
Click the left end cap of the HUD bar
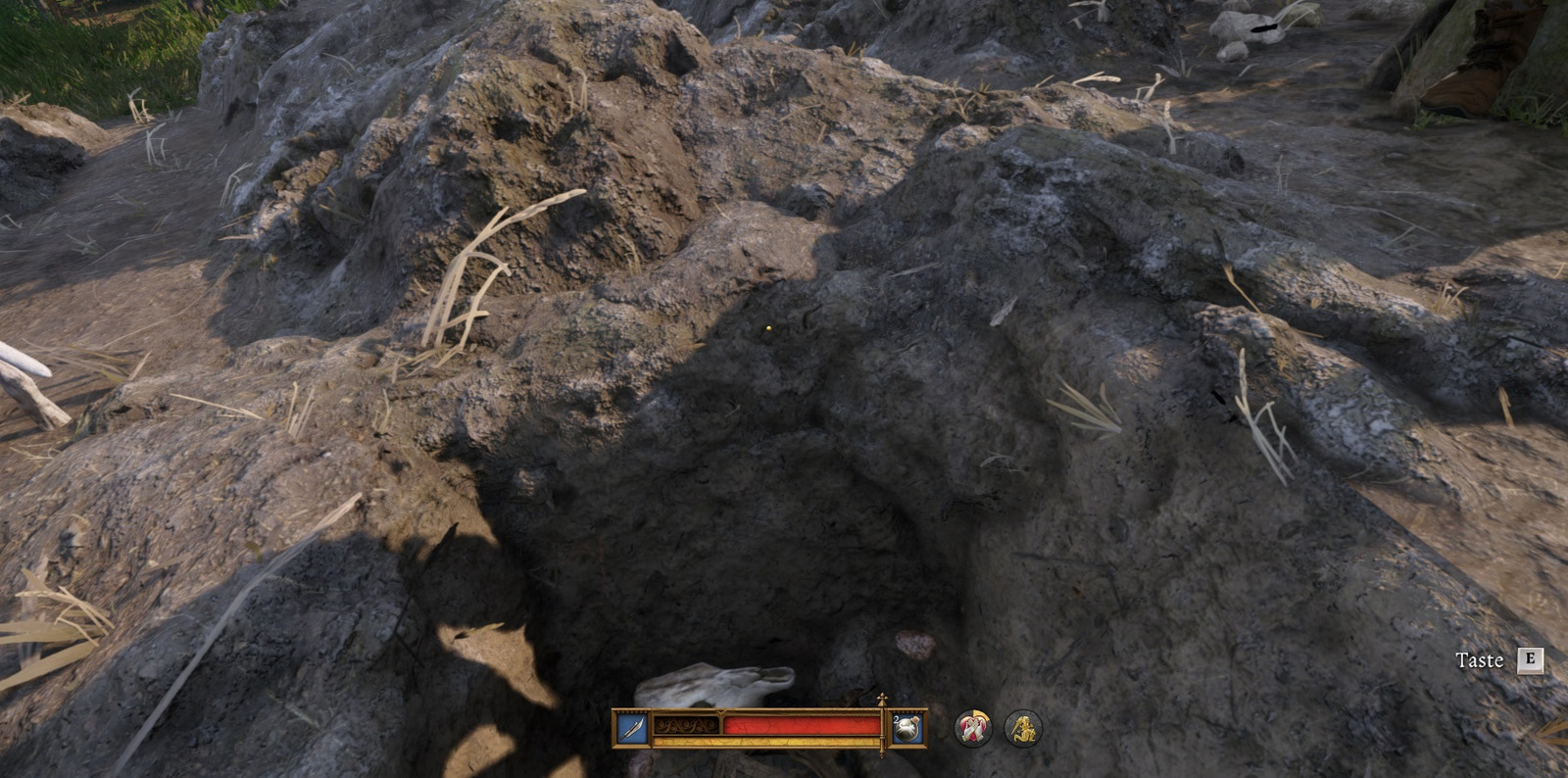click(612, 729)
